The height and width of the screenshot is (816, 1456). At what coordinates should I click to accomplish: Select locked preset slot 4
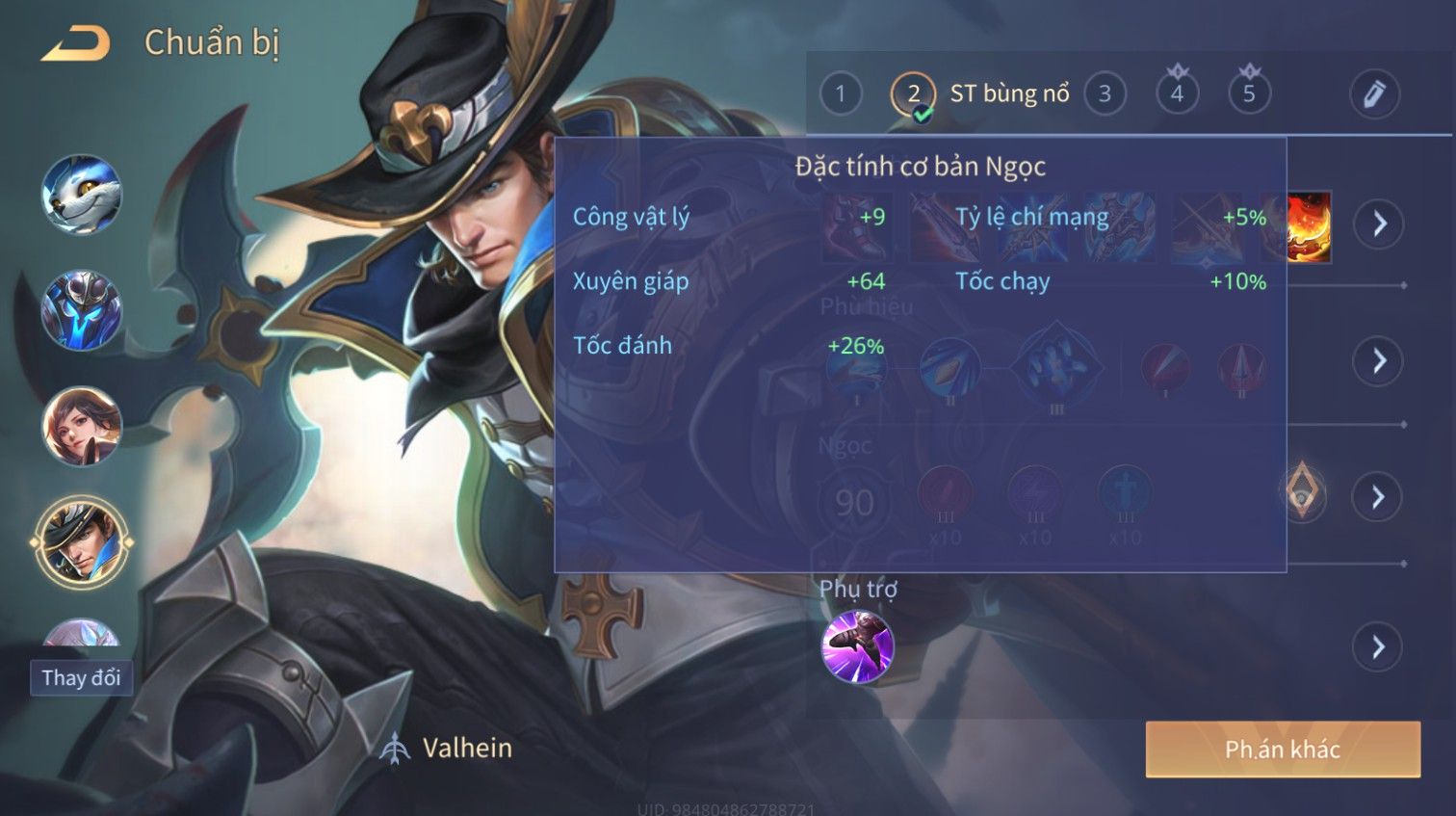(1177, 93)
